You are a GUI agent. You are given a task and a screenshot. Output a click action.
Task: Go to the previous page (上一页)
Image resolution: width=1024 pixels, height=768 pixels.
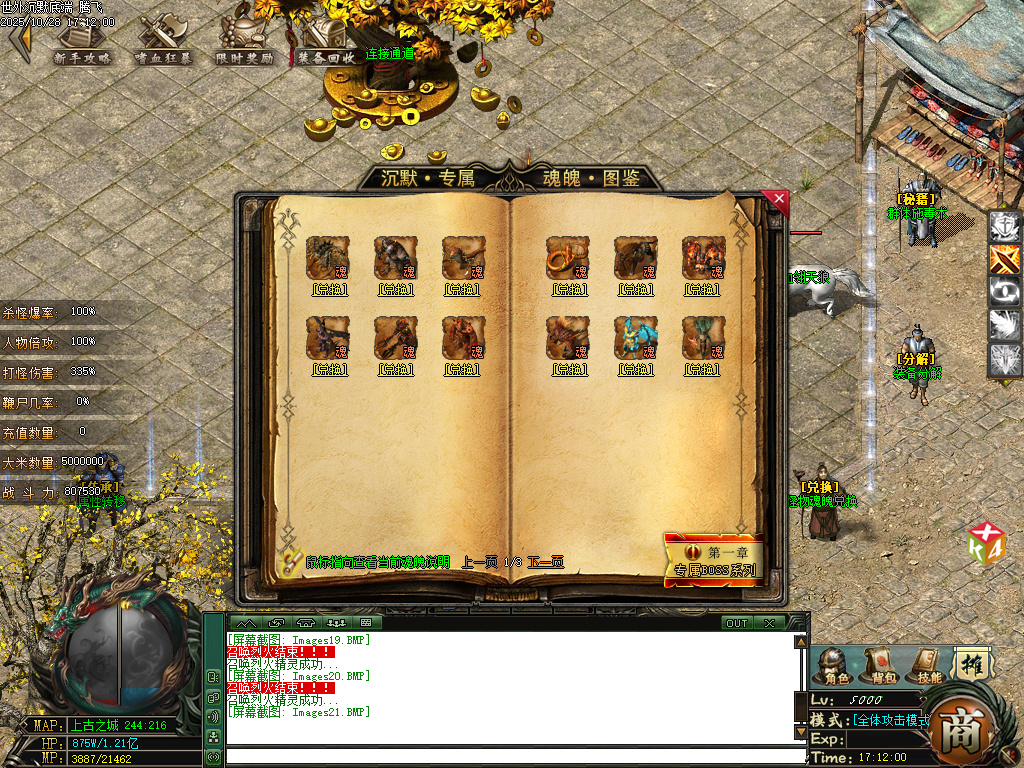click(479, 562)
